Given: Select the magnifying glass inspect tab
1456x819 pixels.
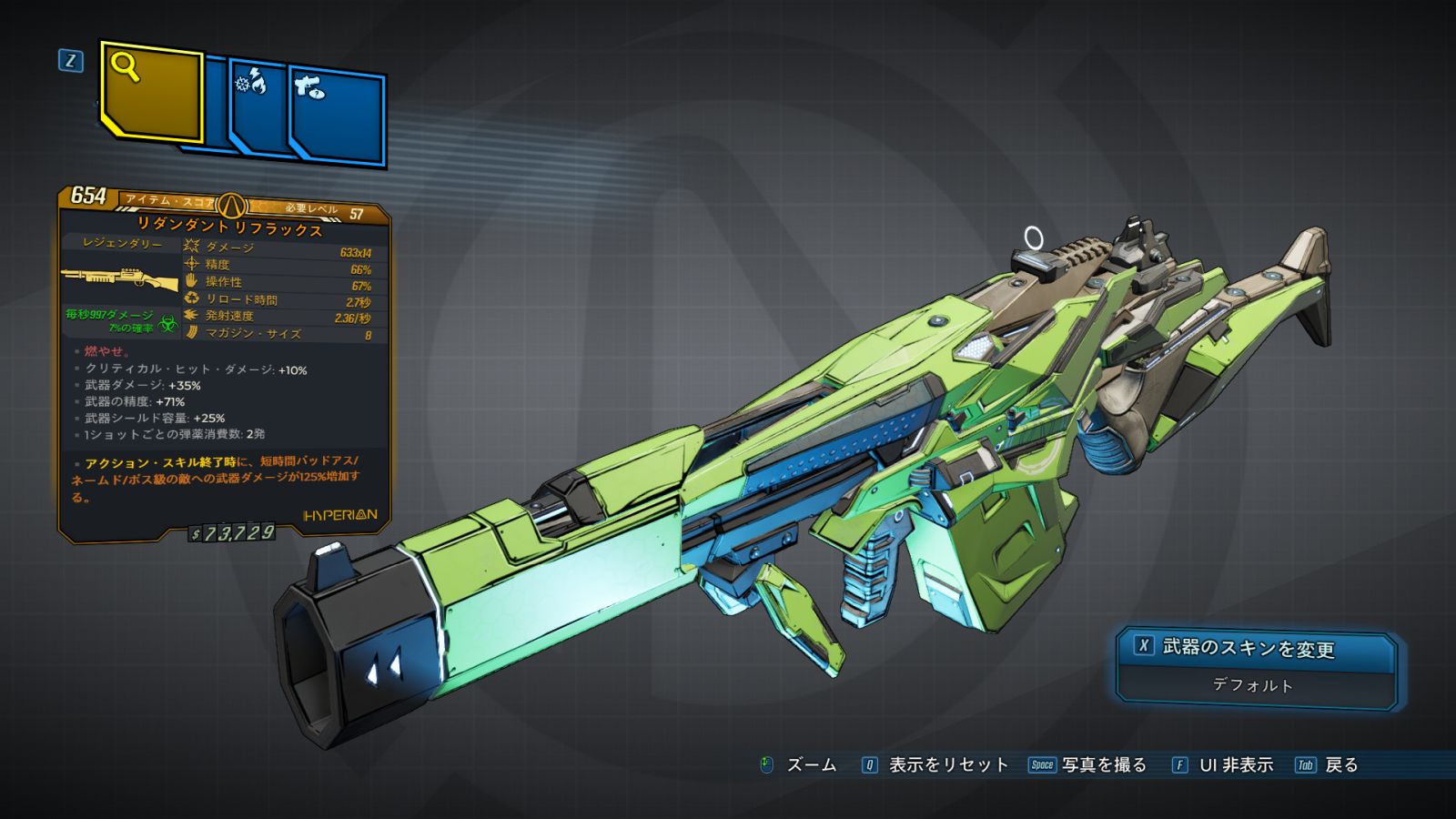Looking at the screenshot, I should (151, 92).
